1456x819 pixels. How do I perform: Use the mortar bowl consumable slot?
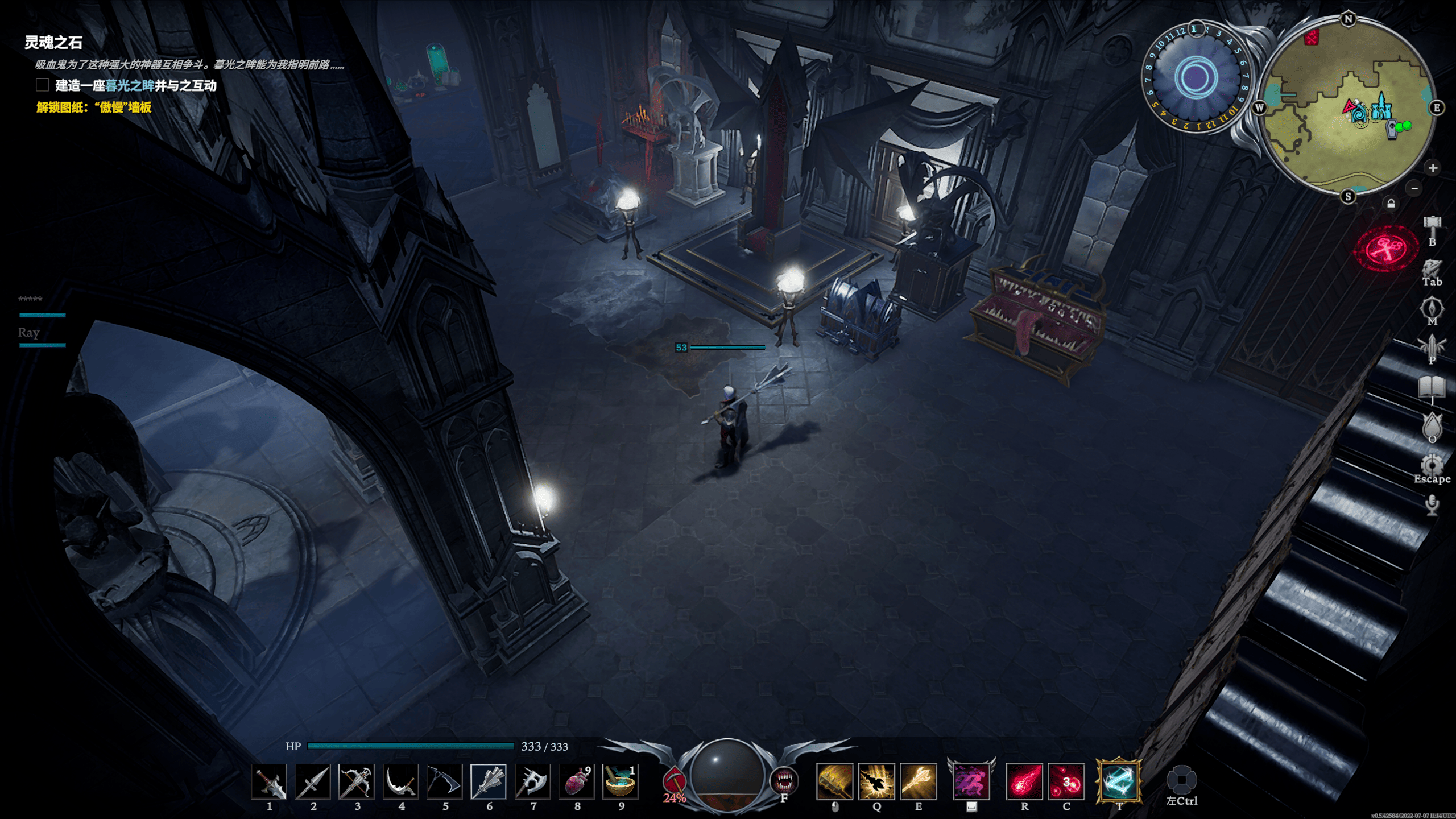621,781
